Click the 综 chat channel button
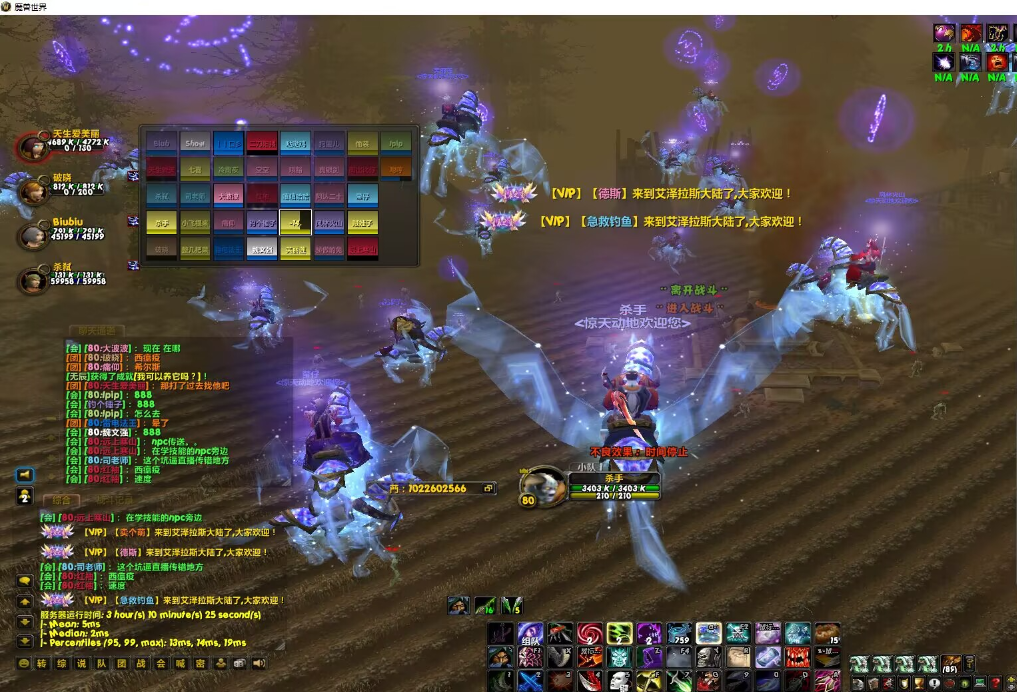The width and height of the screenshot is (1017, 692). pyautogui.click(x=59, y=663)
